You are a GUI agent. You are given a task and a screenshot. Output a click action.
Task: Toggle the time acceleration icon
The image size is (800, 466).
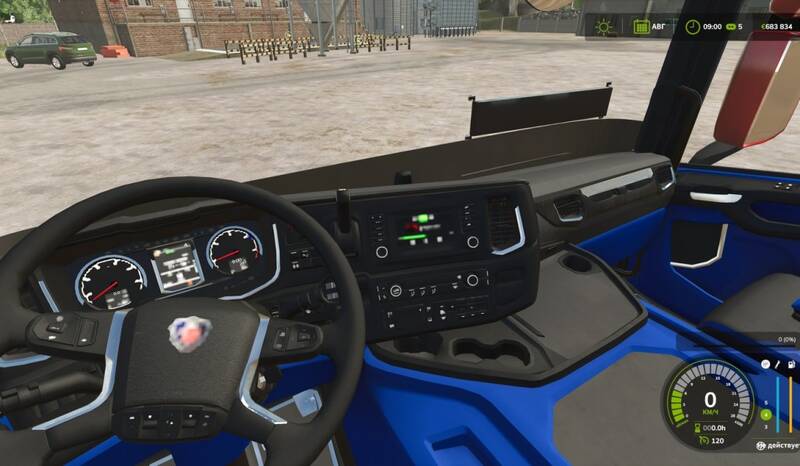tap(730, 26)
